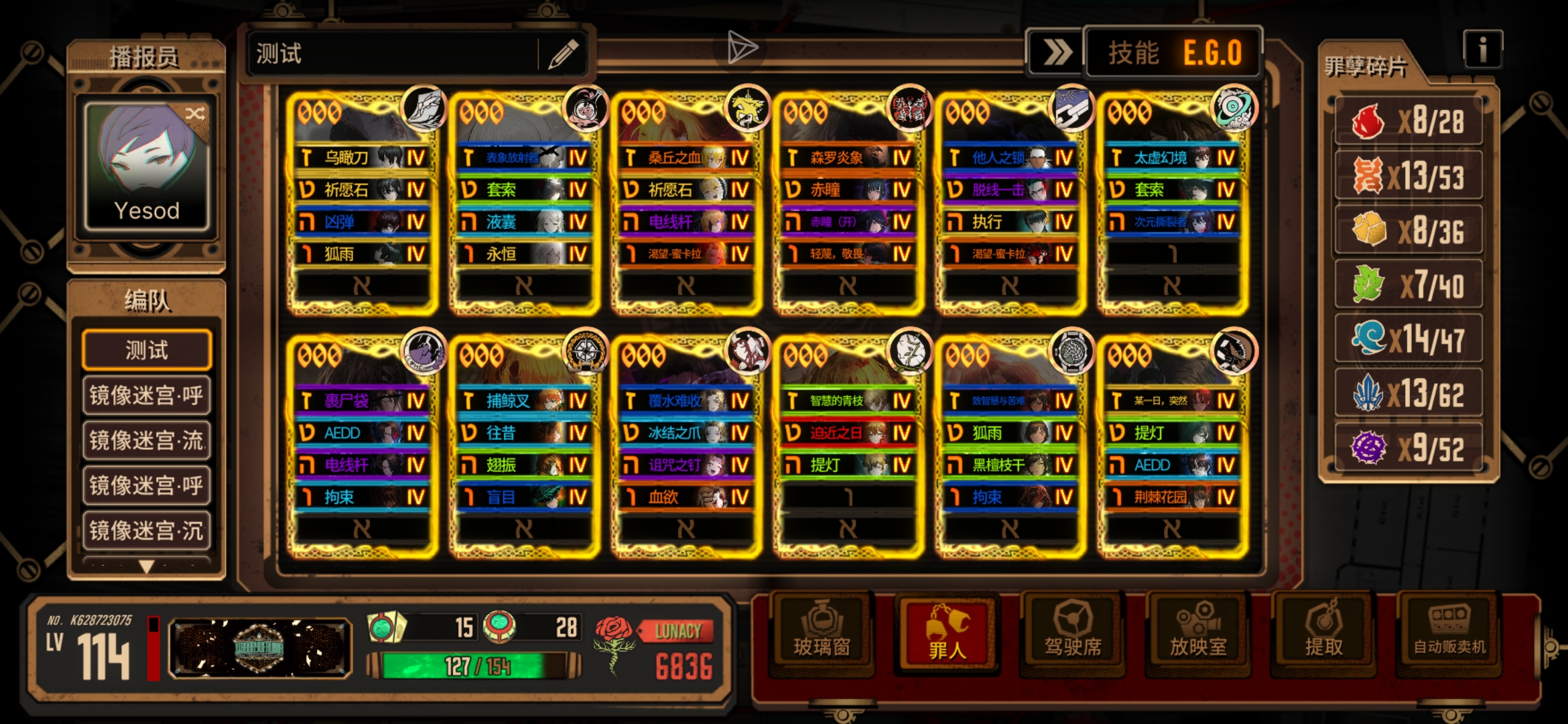This screenshot has height=724, width=1568.
Task: Switch to the E.G.O view
Action: 1212,52
